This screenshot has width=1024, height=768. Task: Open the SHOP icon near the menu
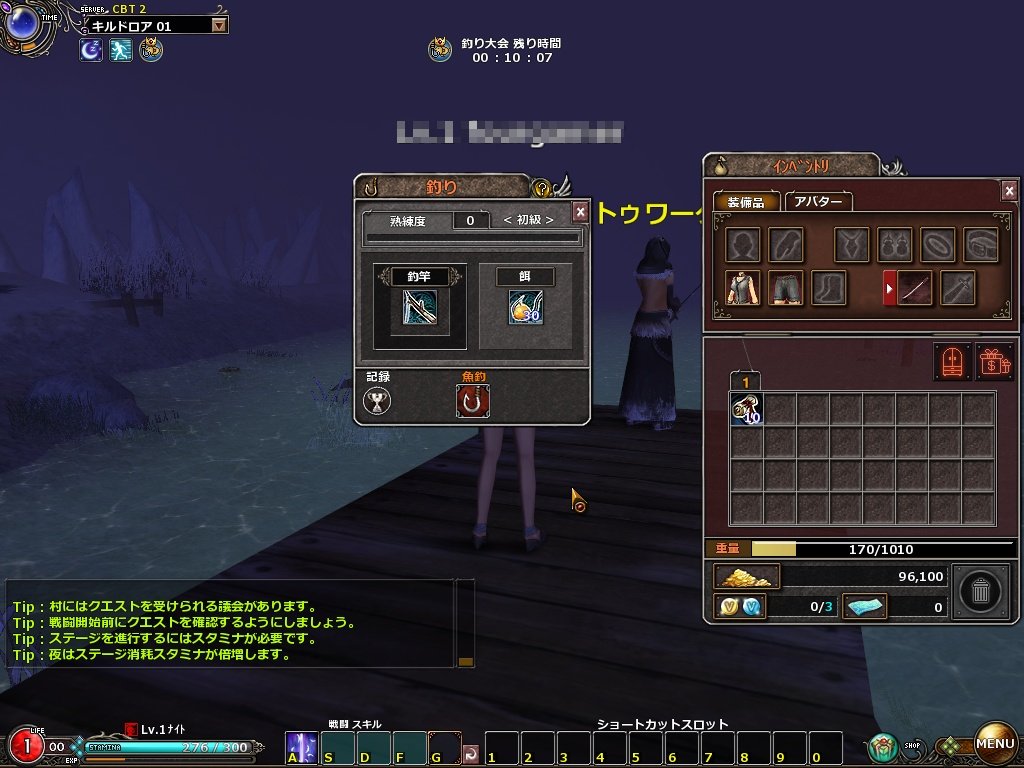(x=882, y=746)
